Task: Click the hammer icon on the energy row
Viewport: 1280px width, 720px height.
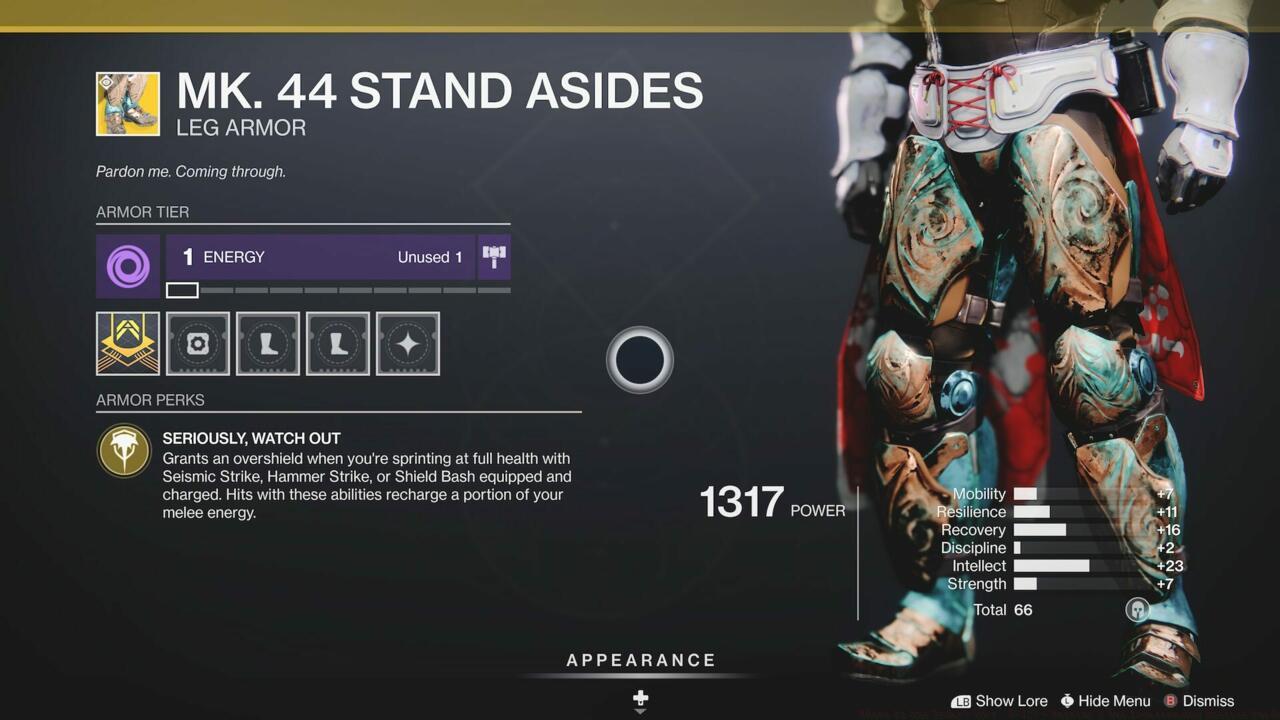Action: [494, 256]
